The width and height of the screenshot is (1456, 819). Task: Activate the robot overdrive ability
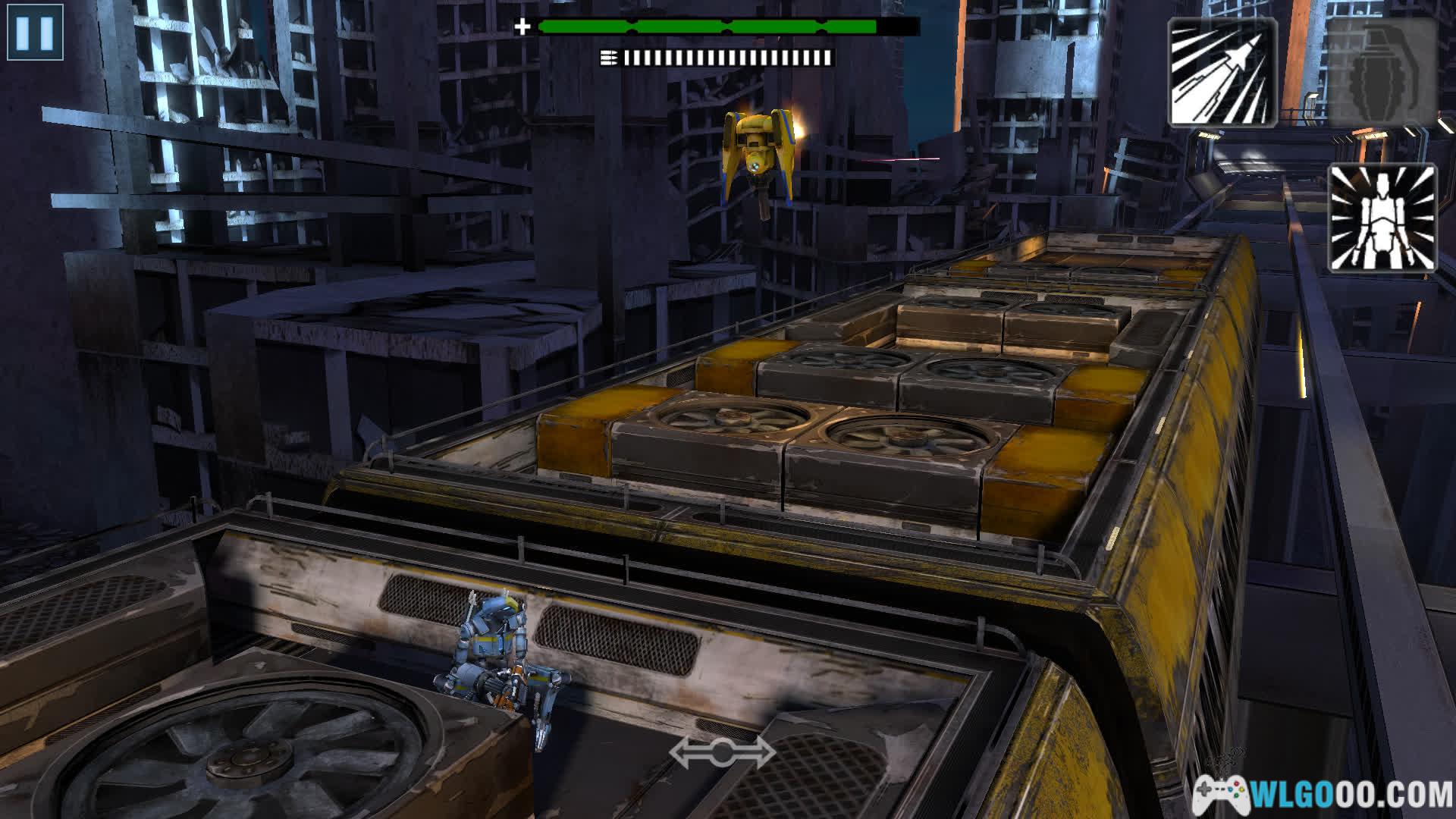[1382, 218]
